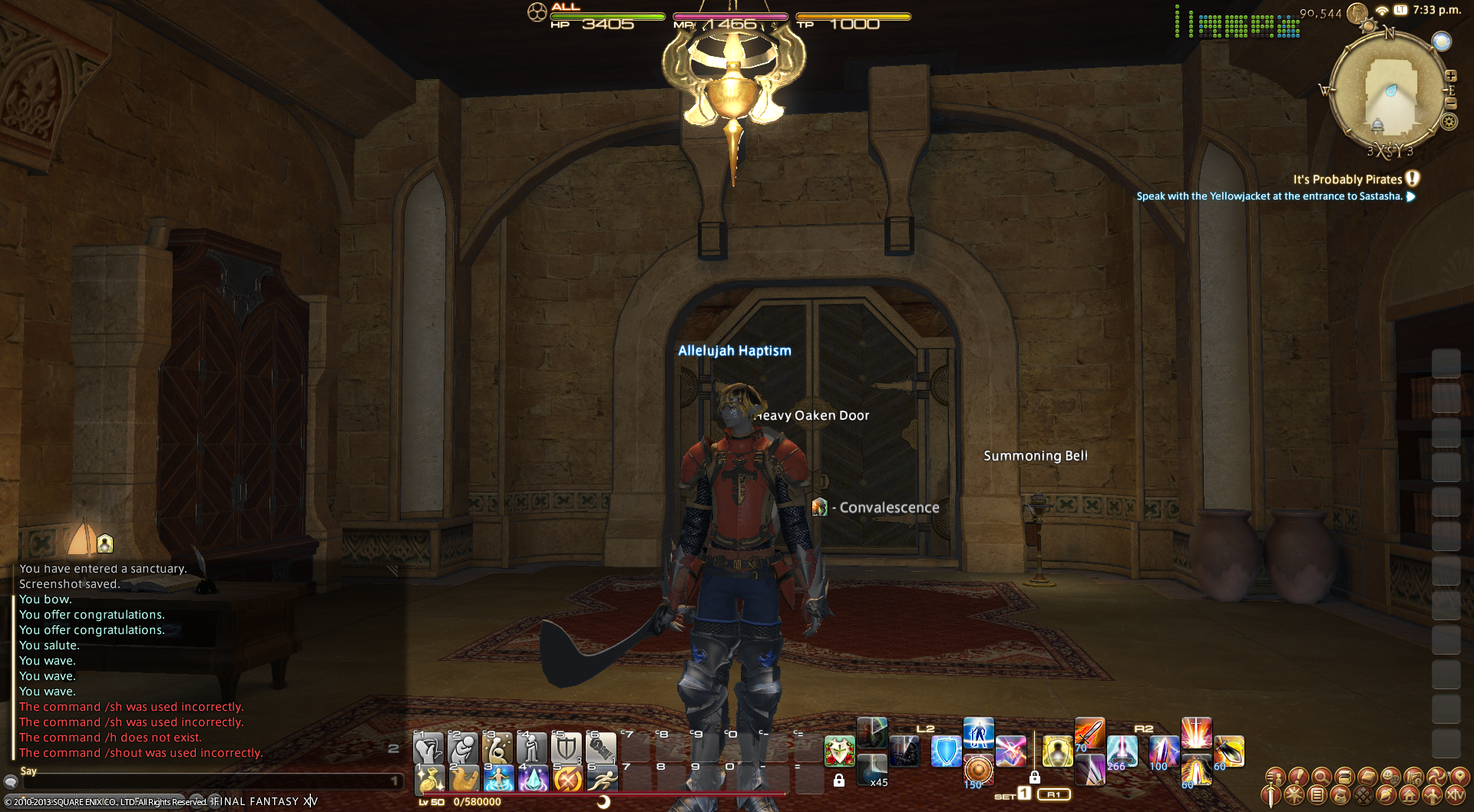Screen dimensions: 1474x812
Task: Activate the blue shield ability on cross hotbar
Action: [946, 751]
